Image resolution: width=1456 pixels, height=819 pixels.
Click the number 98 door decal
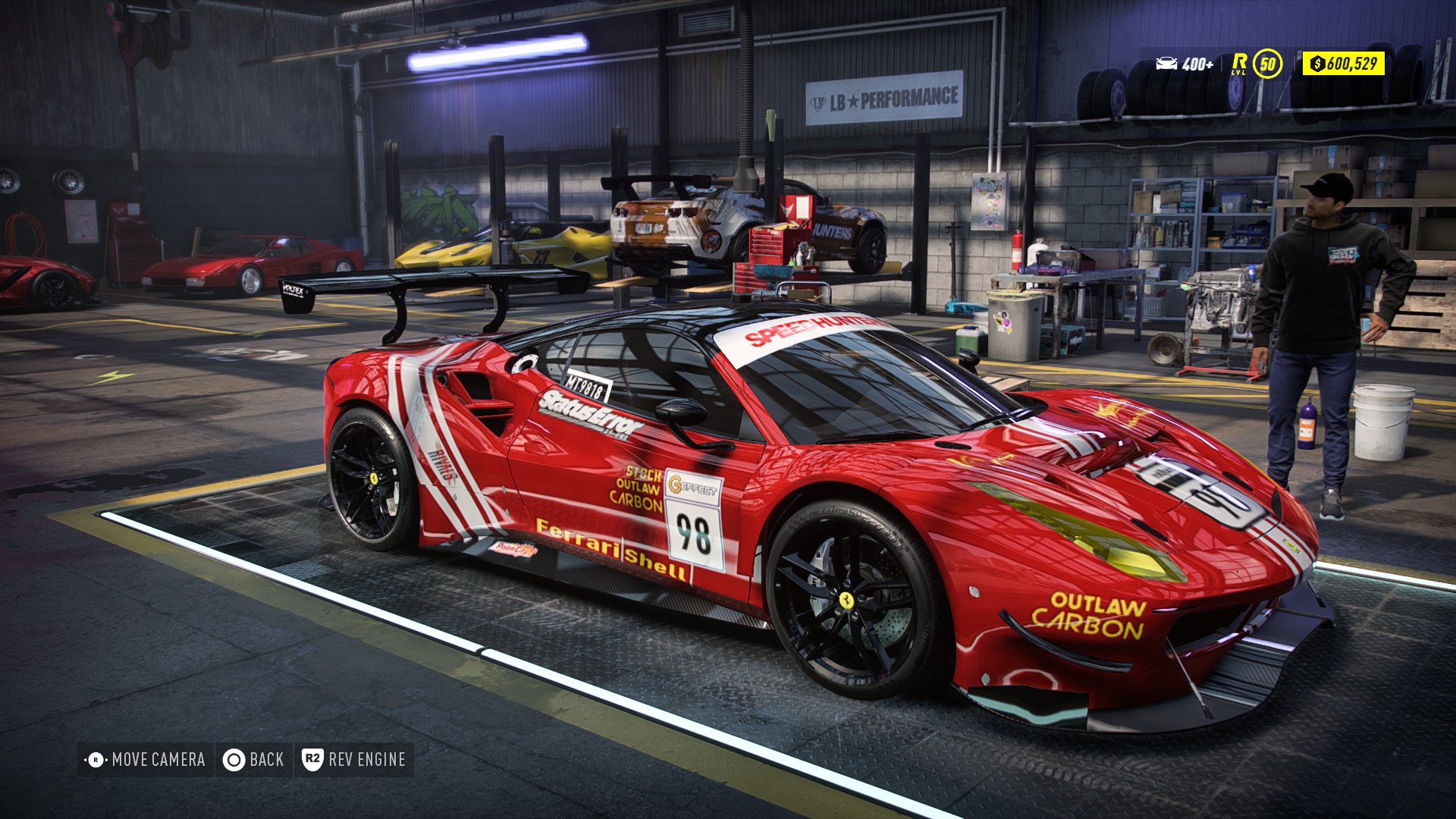point(694,533)
